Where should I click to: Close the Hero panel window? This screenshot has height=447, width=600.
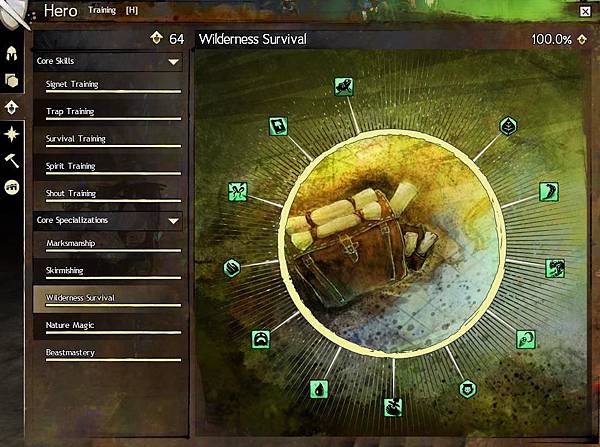click(x=584, y=11)
